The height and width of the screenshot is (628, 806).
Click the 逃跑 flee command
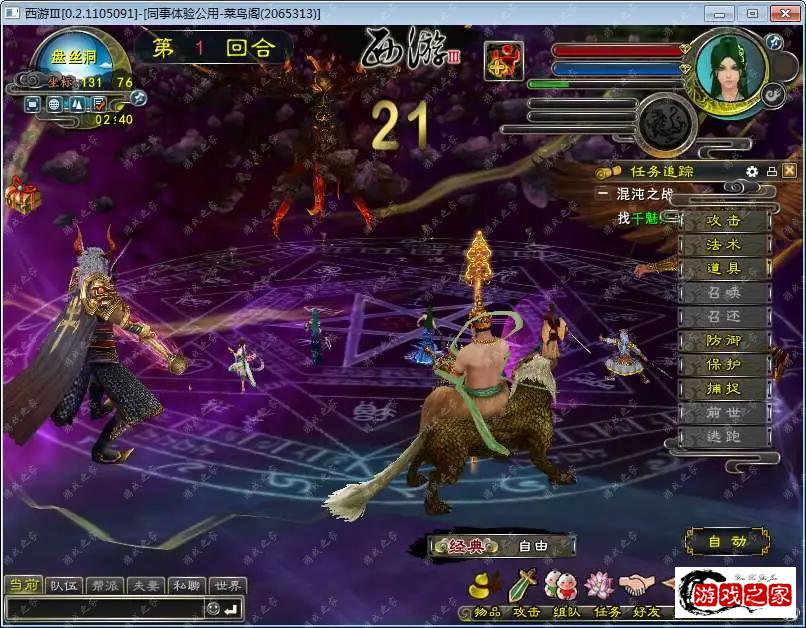723,437
